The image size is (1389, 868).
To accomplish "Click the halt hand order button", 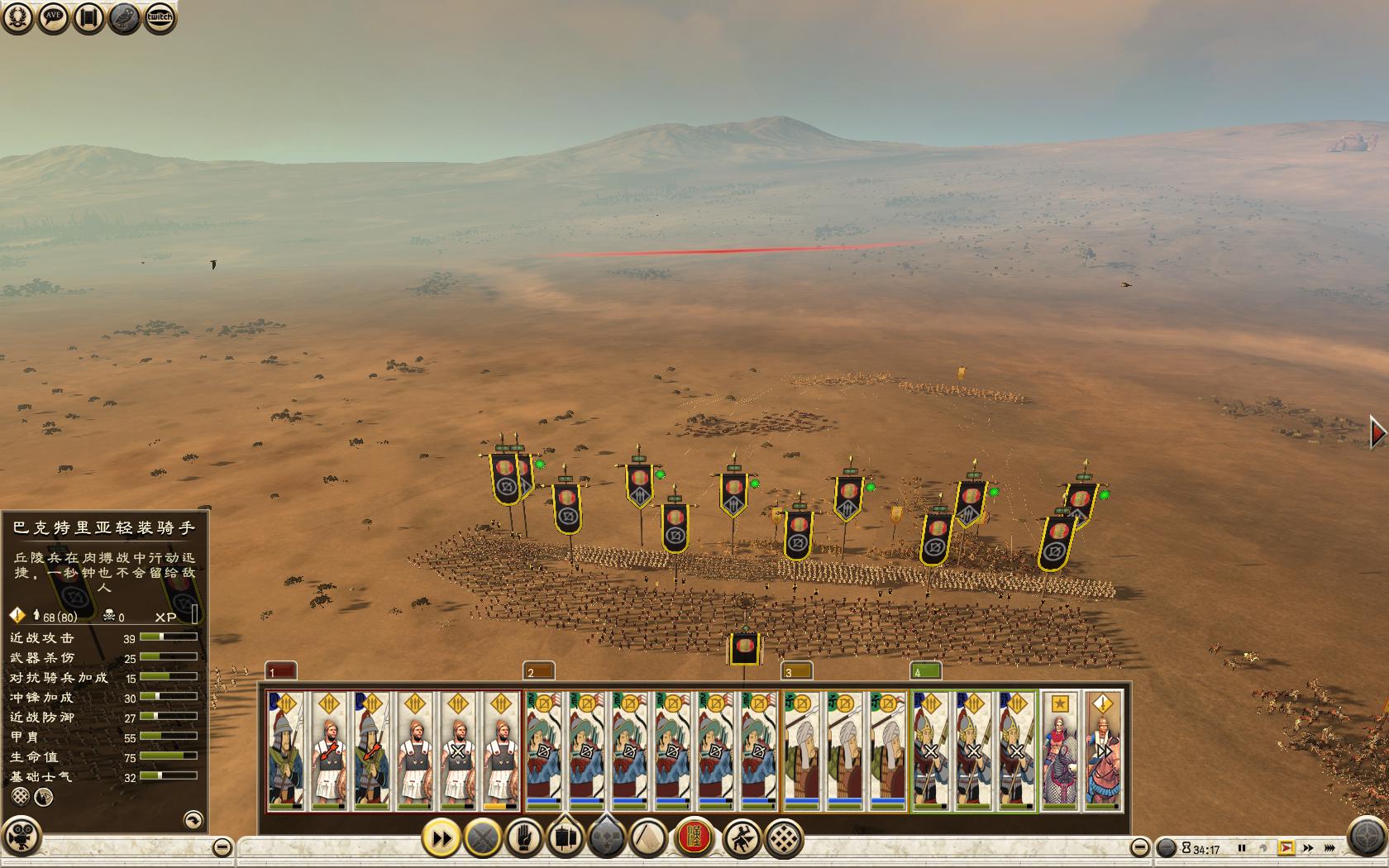I will click(523, 839).
